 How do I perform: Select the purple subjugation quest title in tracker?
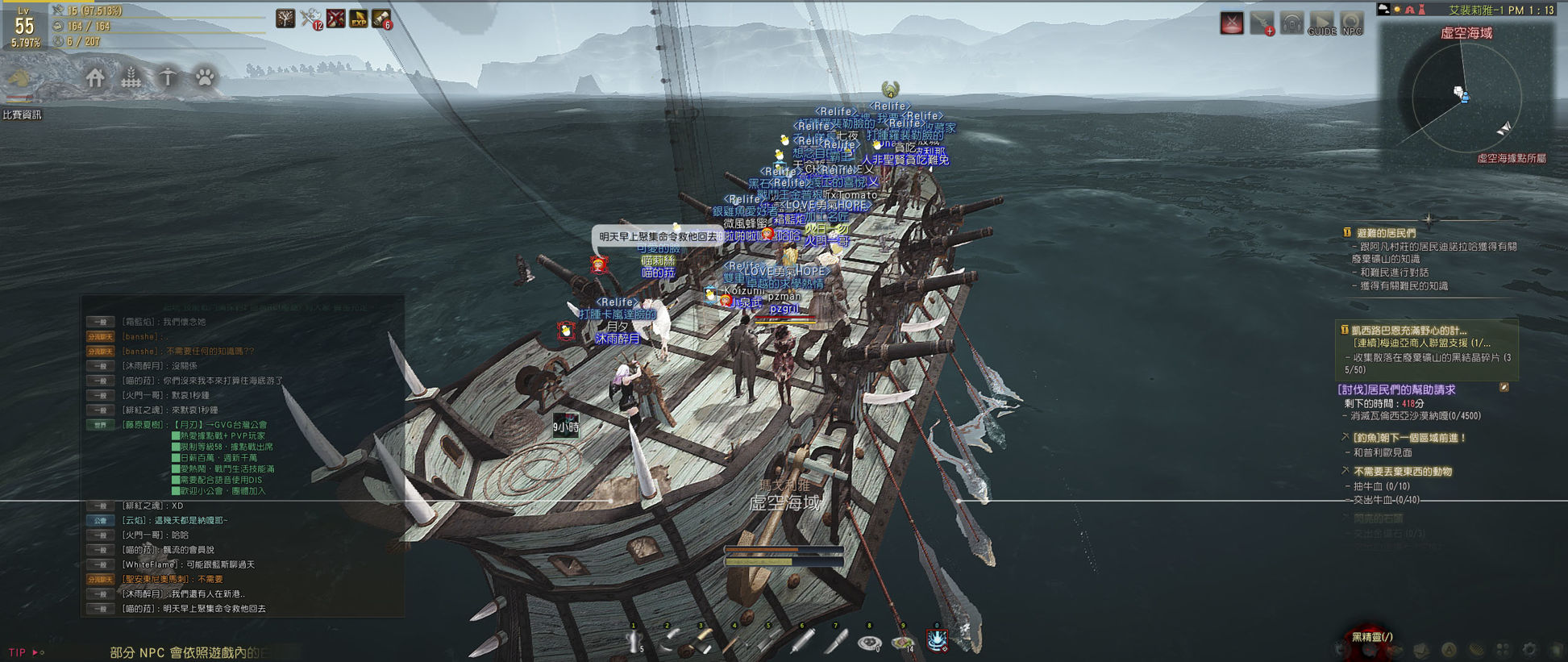click(x=1396, y=389)
